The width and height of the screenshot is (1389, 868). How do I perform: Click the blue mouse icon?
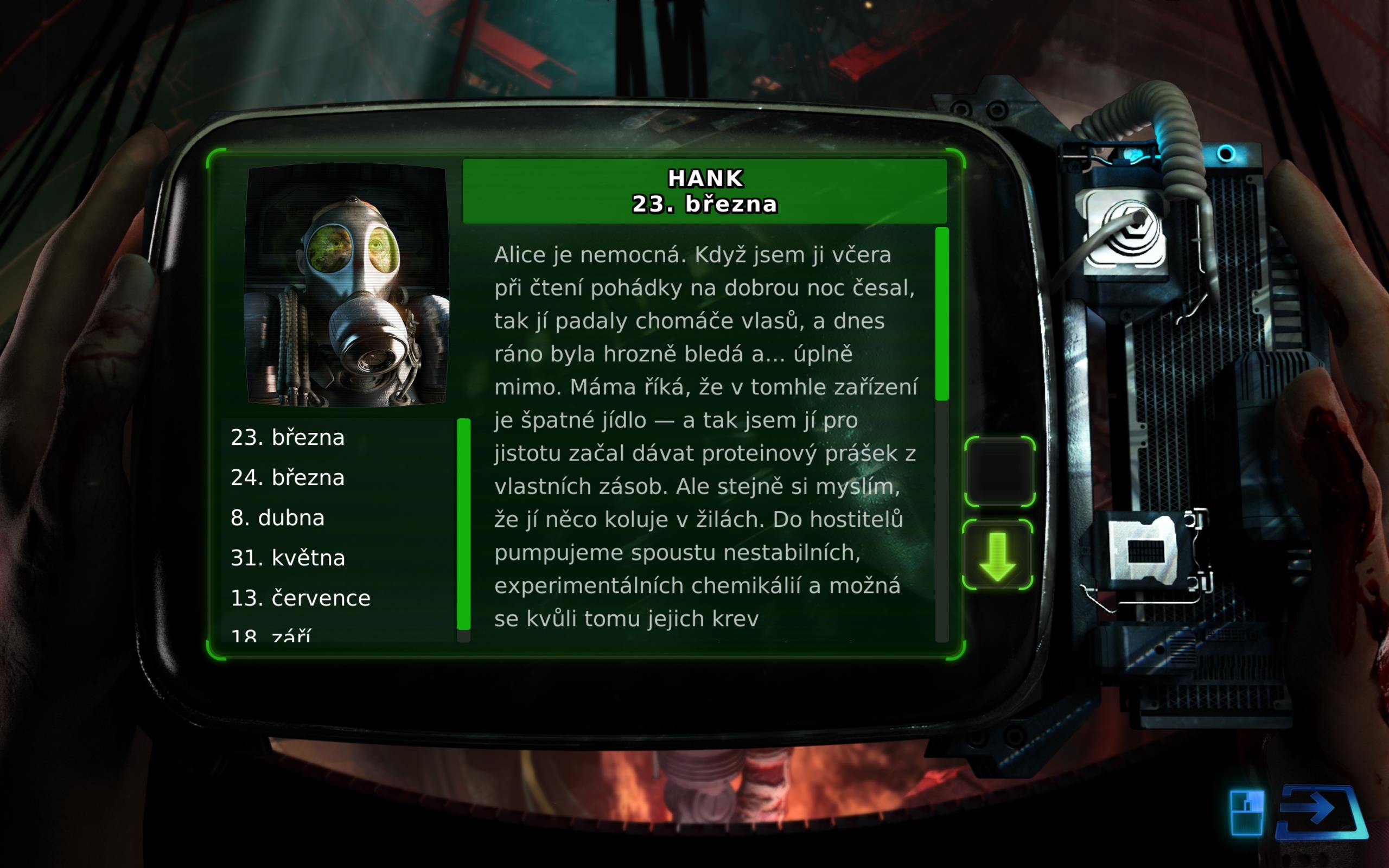[1246, 813]
